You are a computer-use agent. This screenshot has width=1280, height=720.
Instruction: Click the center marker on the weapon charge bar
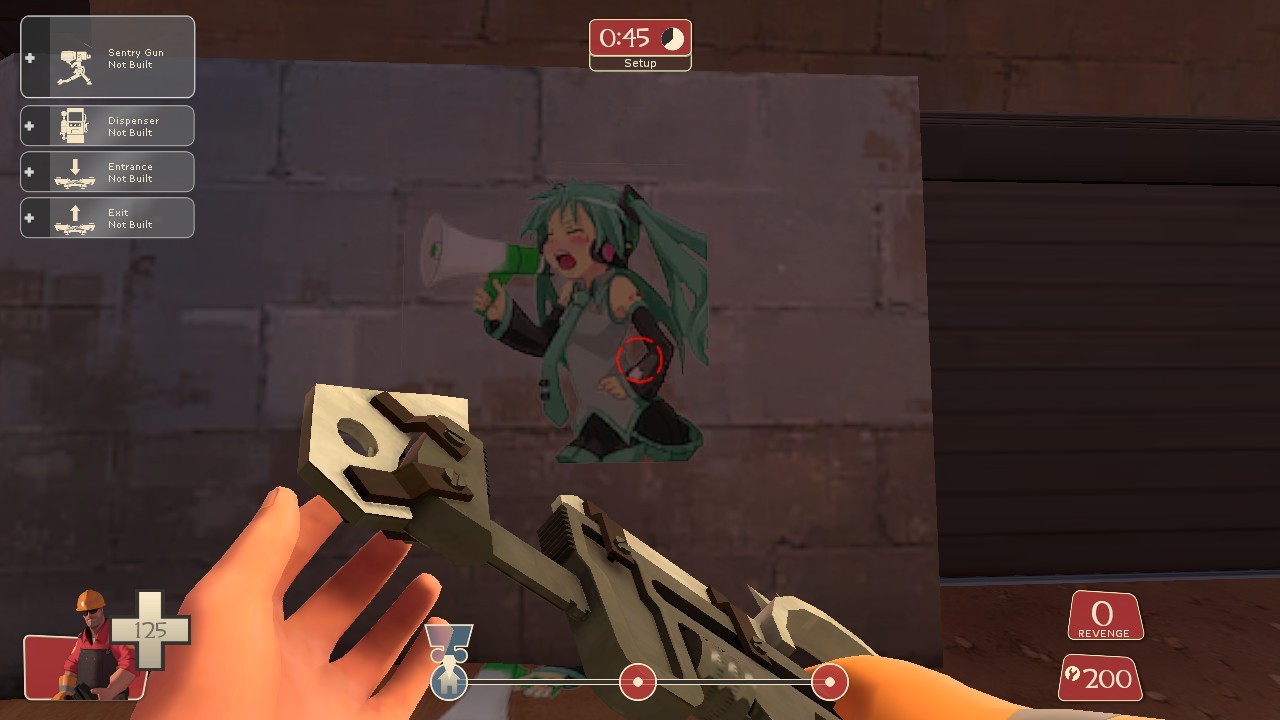[637, 682]
